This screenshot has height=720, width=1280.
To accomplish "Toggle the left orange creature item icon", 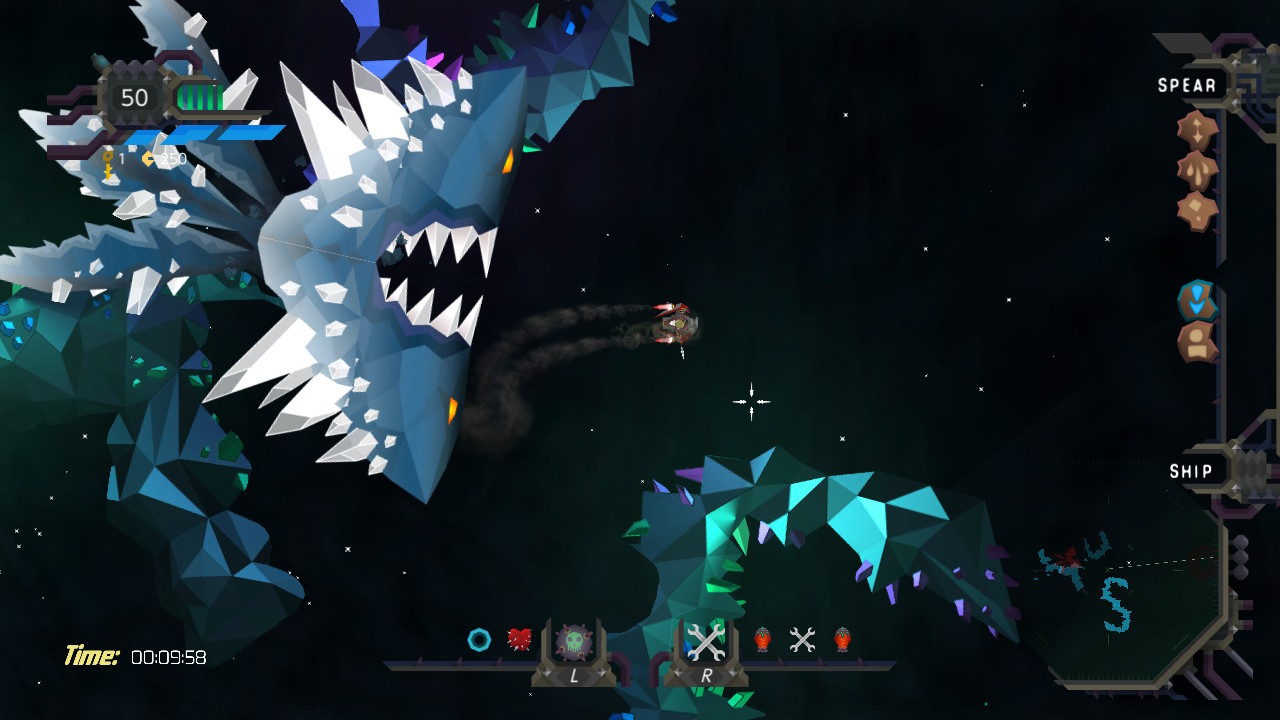I will coord(763,639).
